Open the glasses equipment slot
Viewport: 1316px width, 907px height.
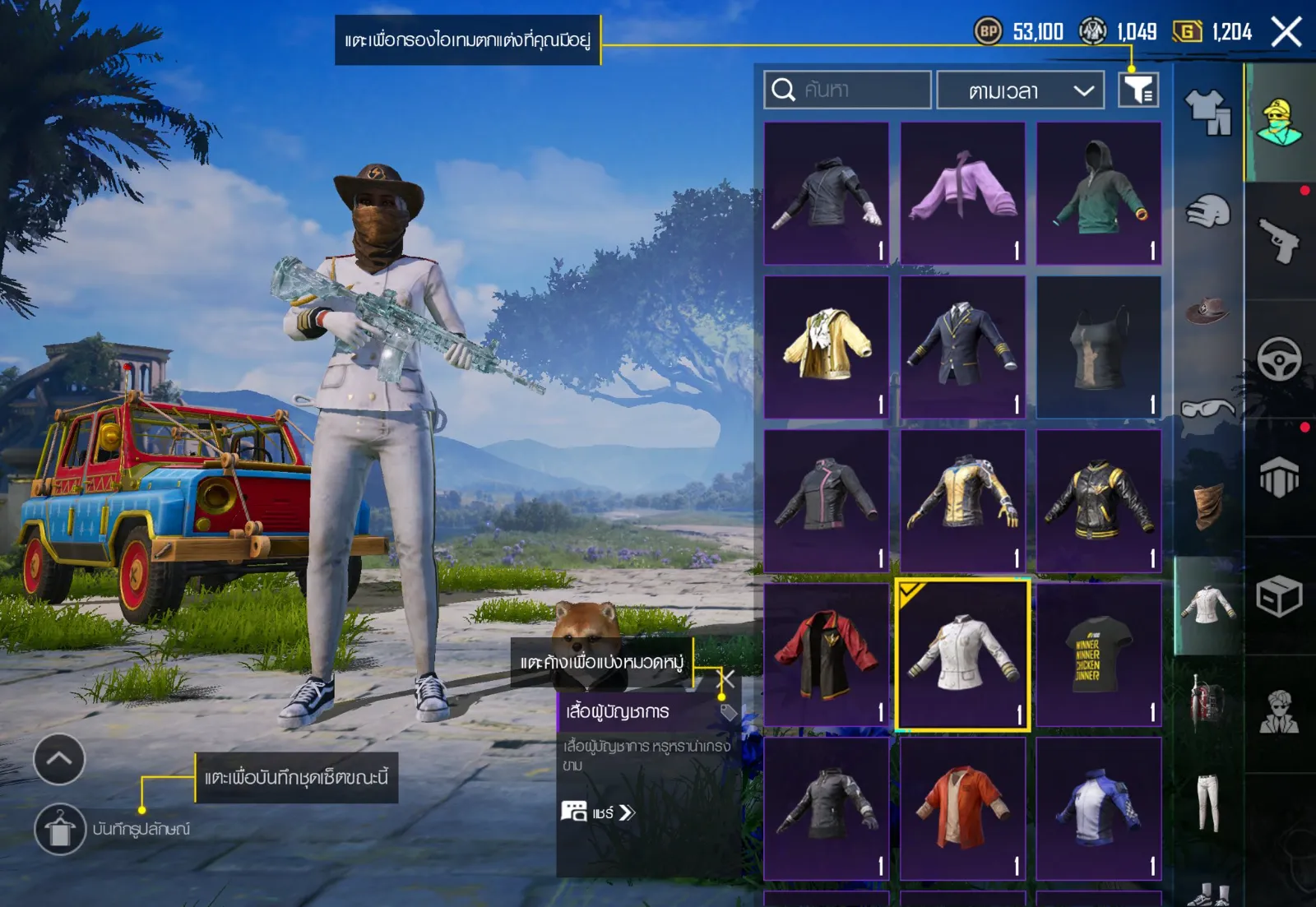tap(1207, 409)
